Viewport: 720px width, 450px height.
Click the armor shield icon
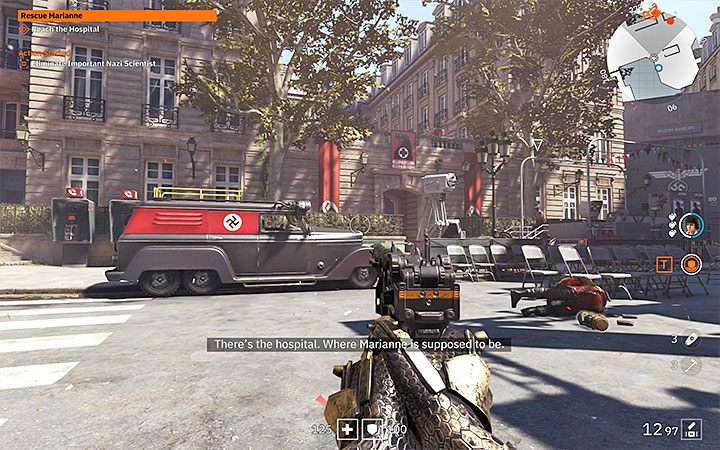click(x=370, y=429)
